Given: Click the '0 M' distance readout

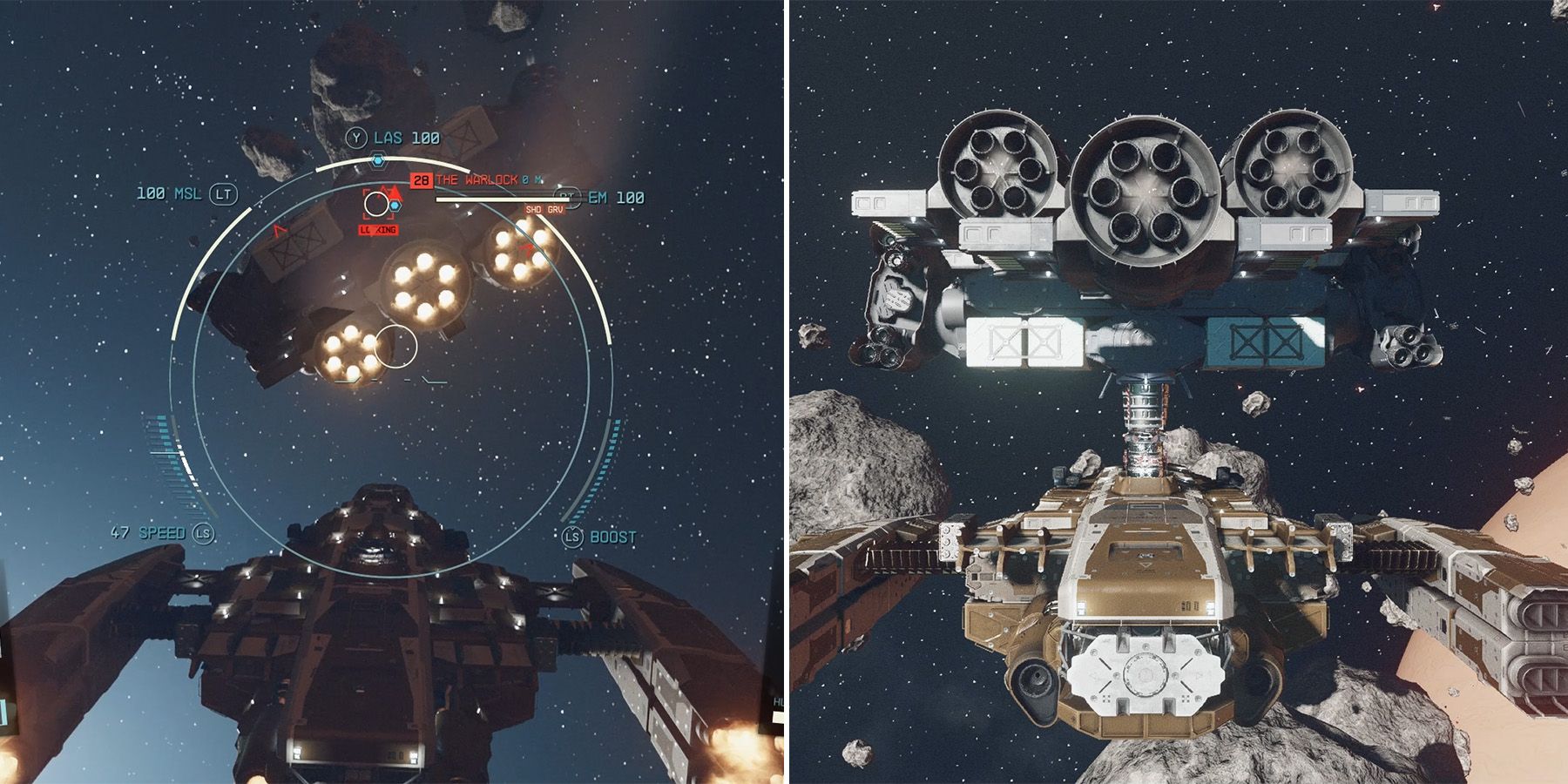Looking at the screenshot, I should (x=531, y=180).
